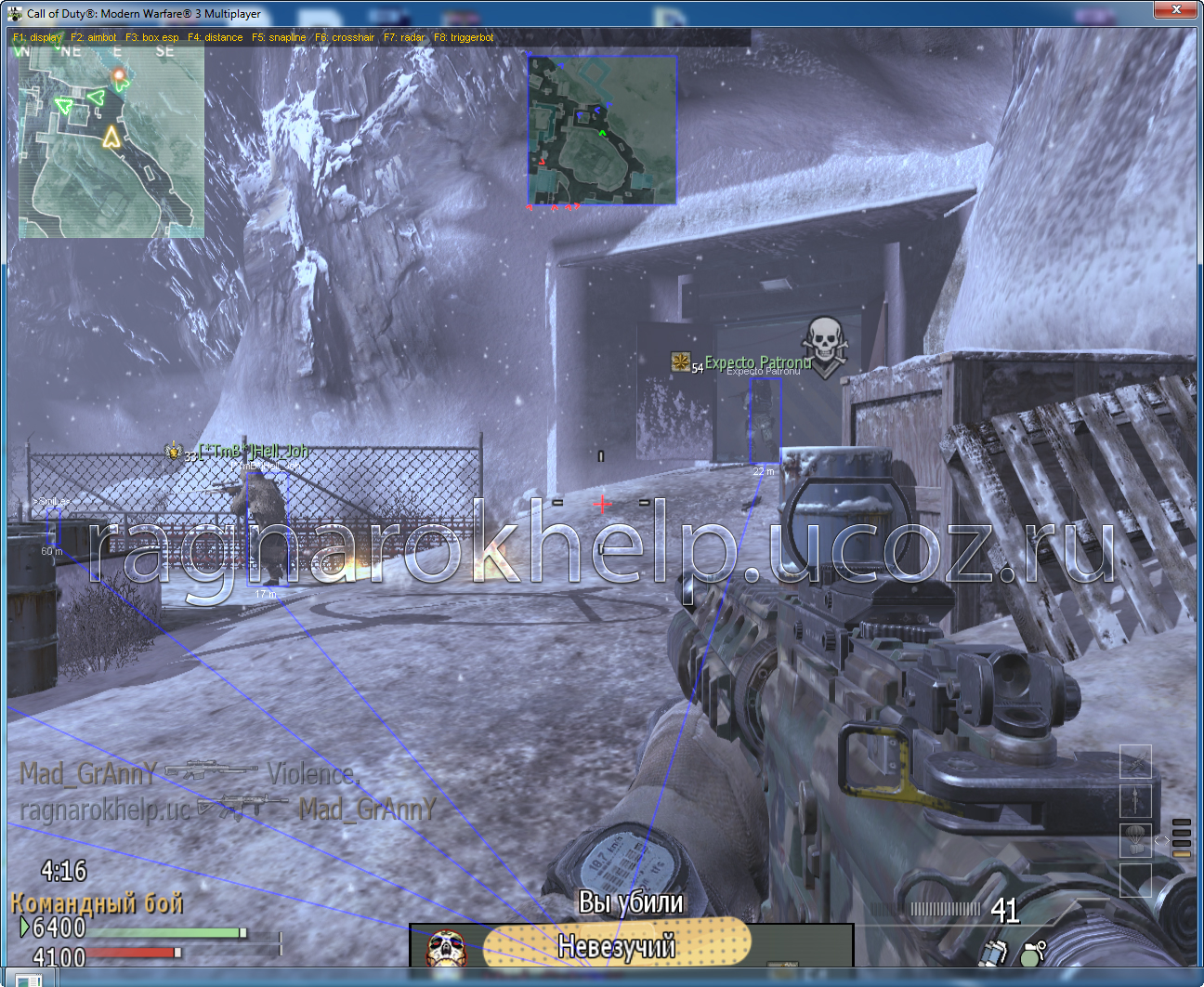Select the aircraft killstreak slot
The width and height of the screenshot is (1204, 987).
1135,762
